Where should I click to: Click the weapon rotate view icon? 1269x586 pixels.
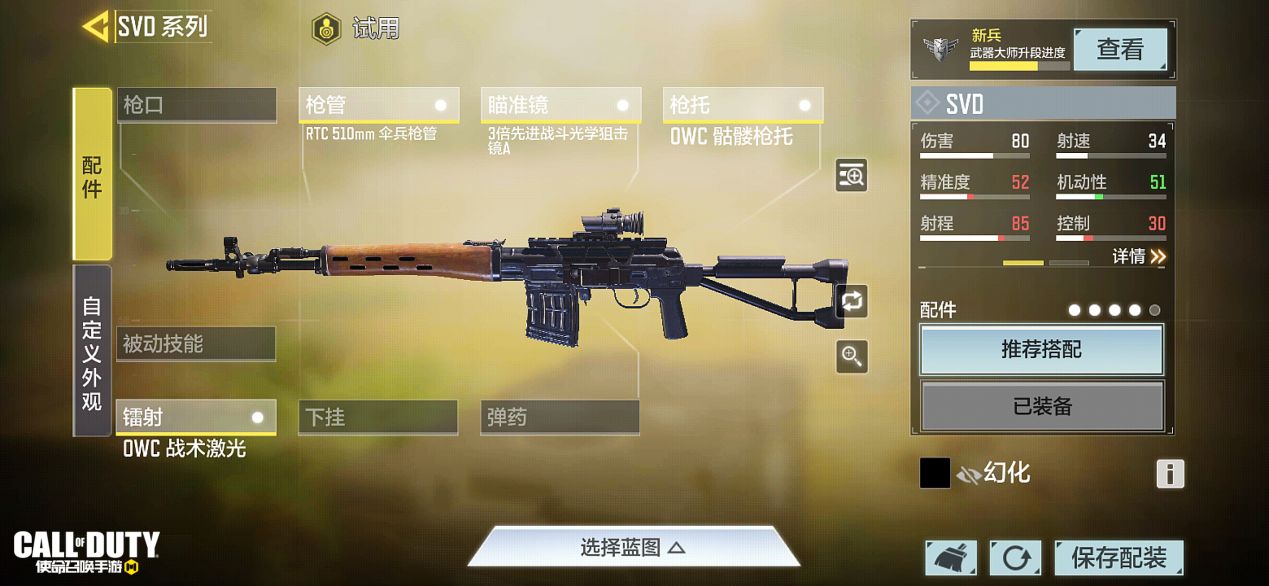coord(852,300)
